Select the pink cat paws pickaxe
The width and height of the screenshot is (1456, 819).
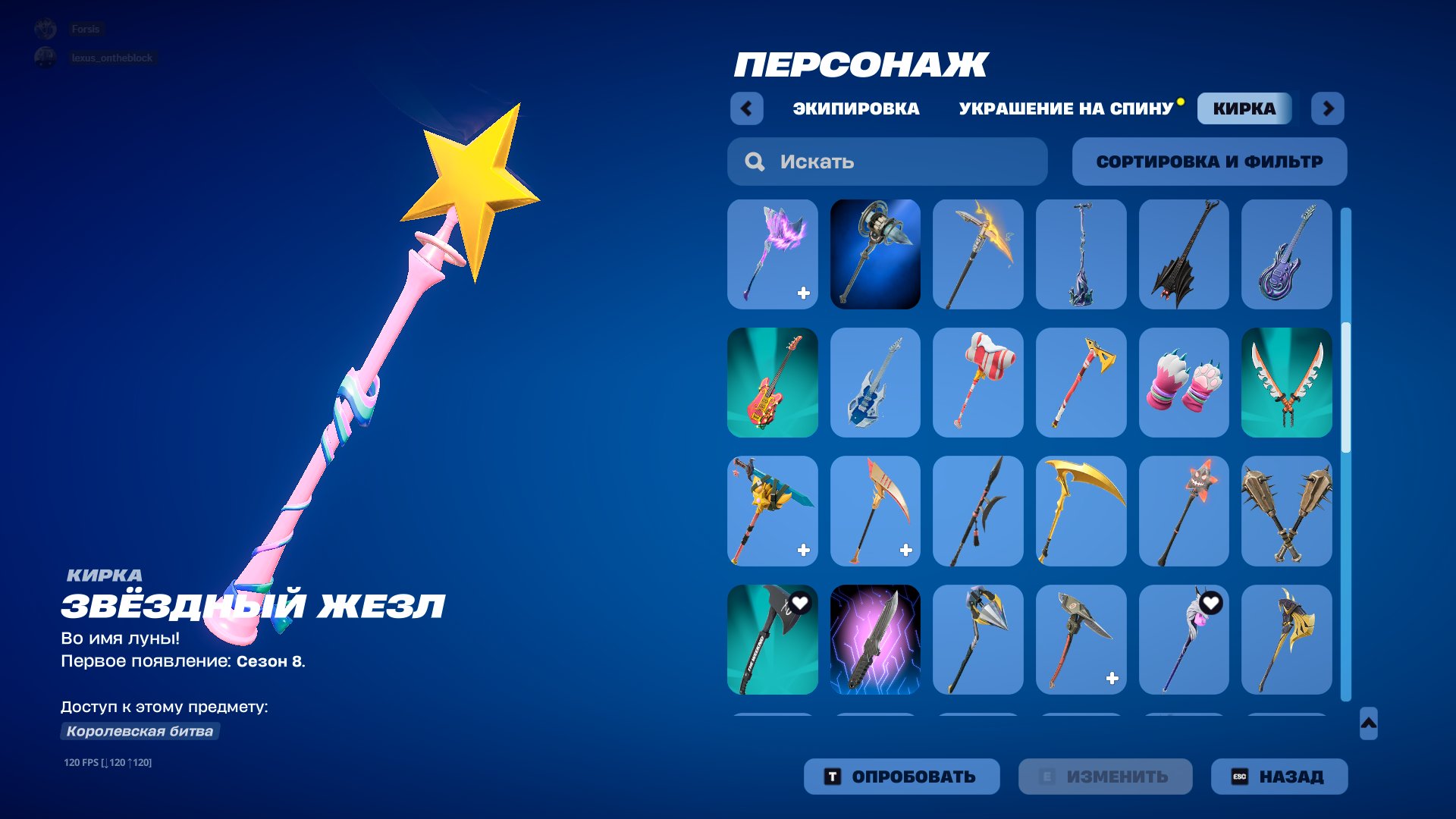point(1184,383)
